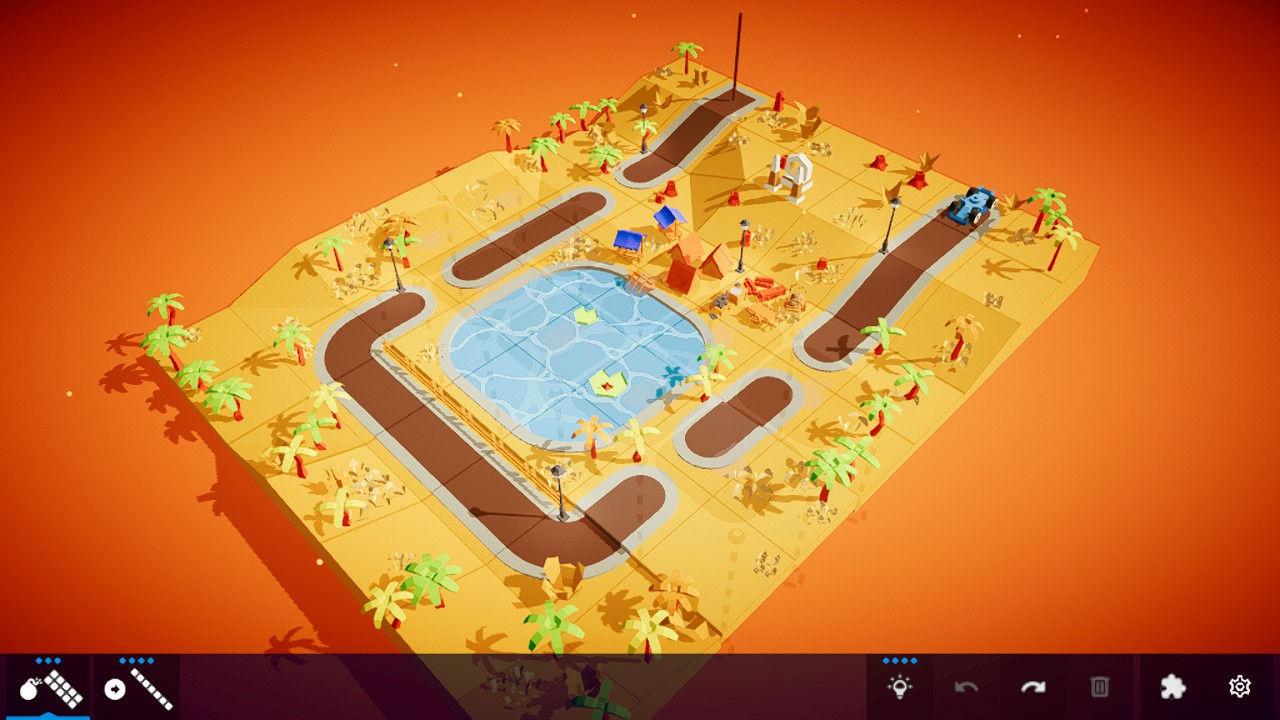Undo the last road placement
The width and height of the screenshot is (1280, 720).
pos(966,687)
